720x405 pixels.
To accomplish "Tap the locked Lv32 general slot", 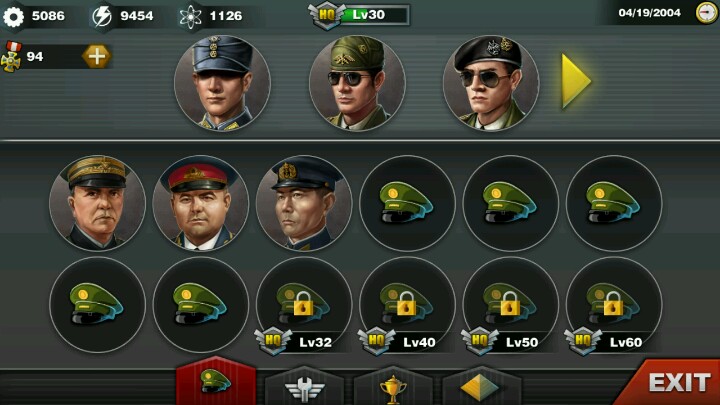I will [304, 303].
